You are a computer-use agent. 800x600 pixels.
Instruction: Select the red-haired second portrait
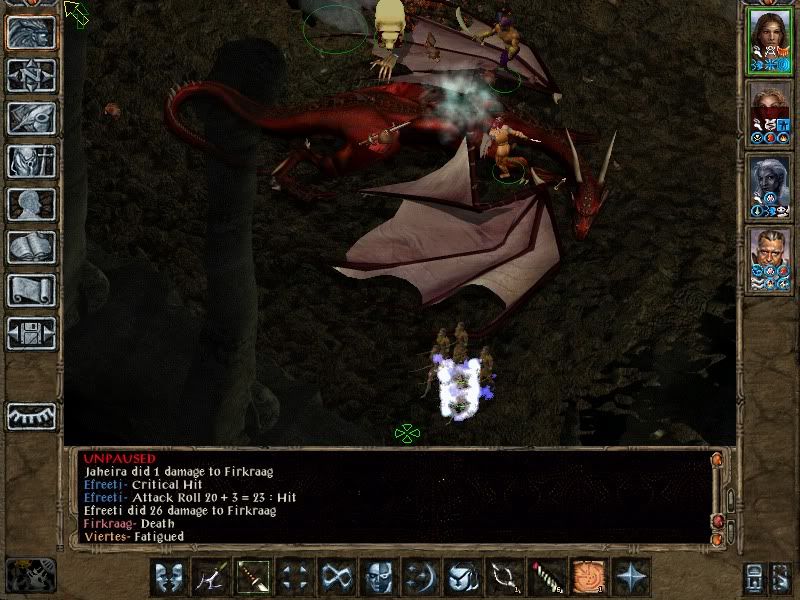770,110
